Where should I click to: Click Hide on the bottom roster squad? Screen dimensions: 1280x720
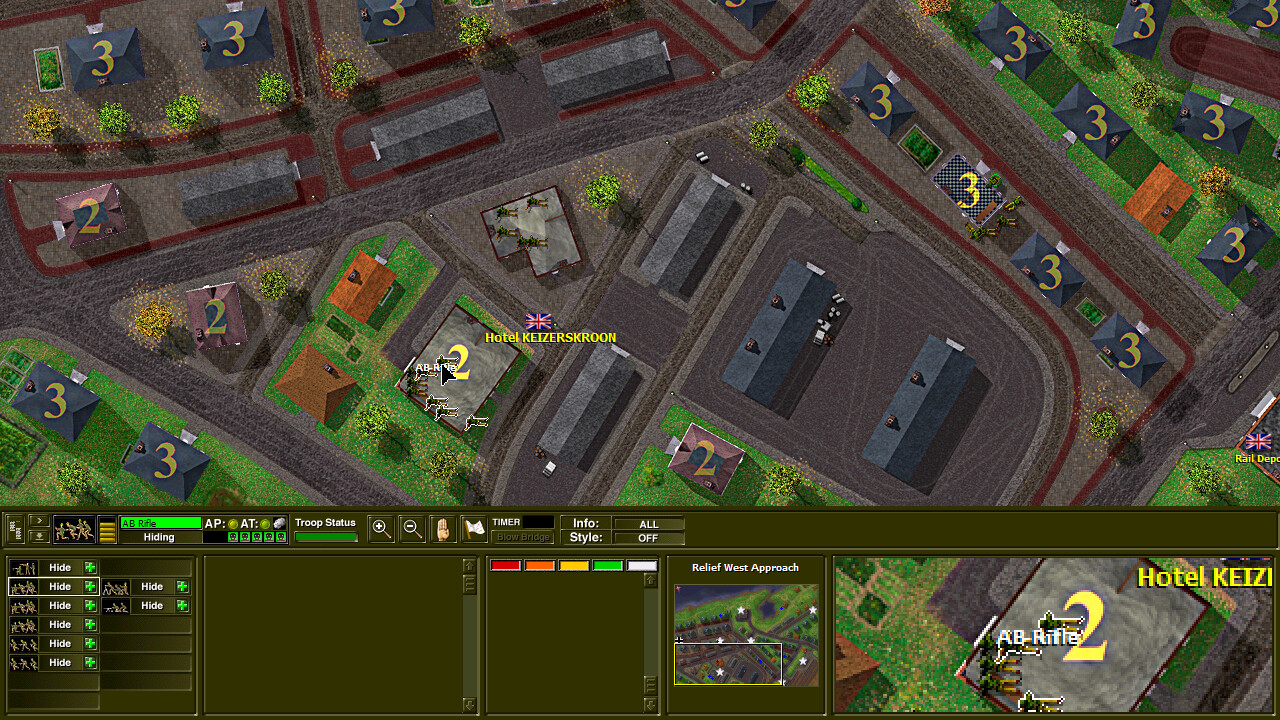59,662
